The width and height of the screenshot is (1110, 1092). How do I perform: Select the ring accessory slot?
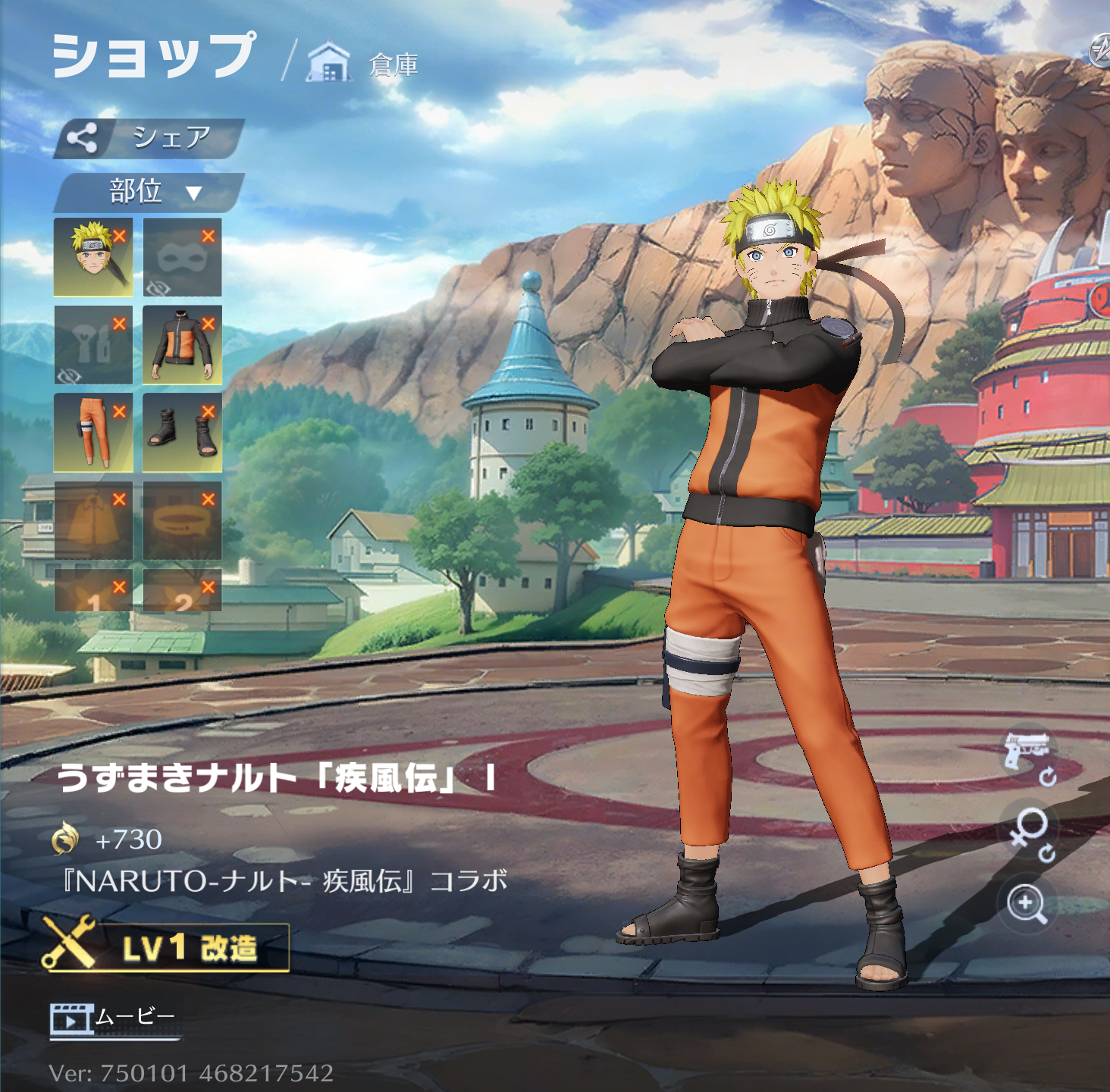click(182, 520)
